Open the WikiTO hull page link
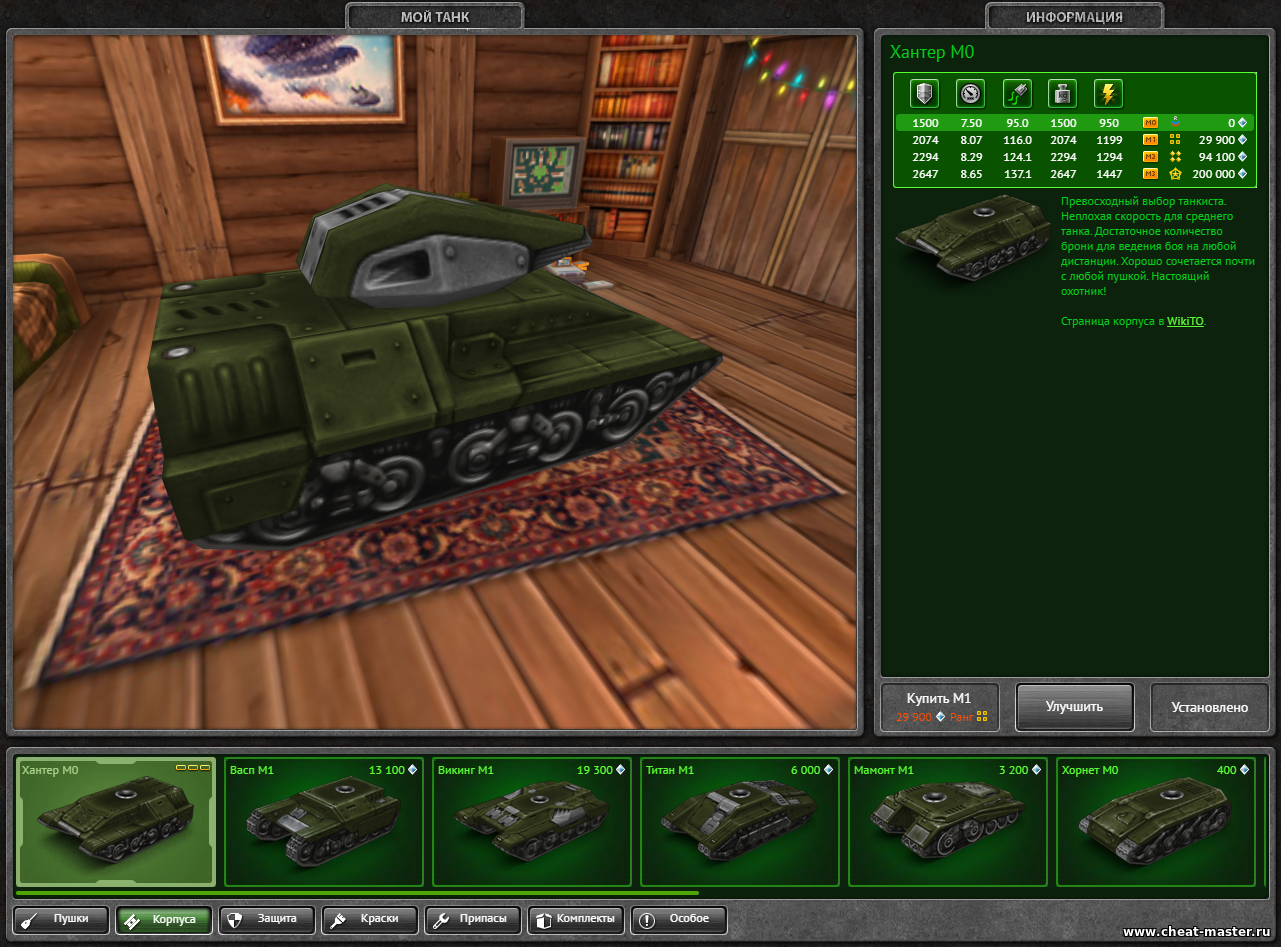The image size is (1281, 947). 1185,322
